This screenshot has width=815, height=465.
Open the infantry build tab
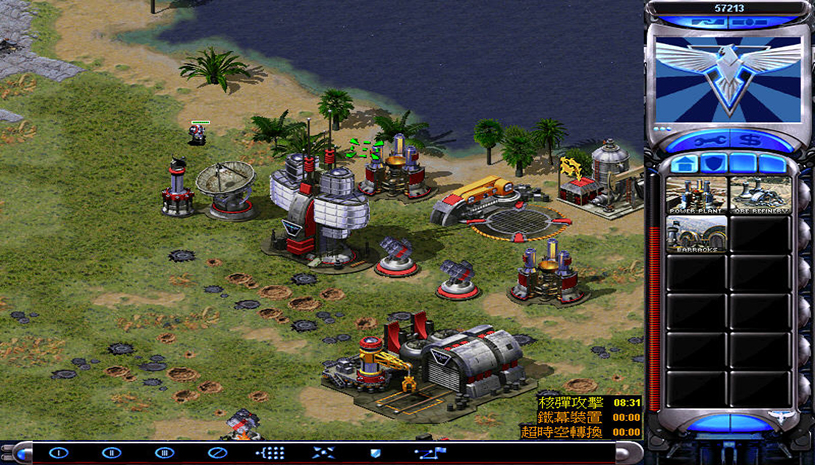coord(741,163)
